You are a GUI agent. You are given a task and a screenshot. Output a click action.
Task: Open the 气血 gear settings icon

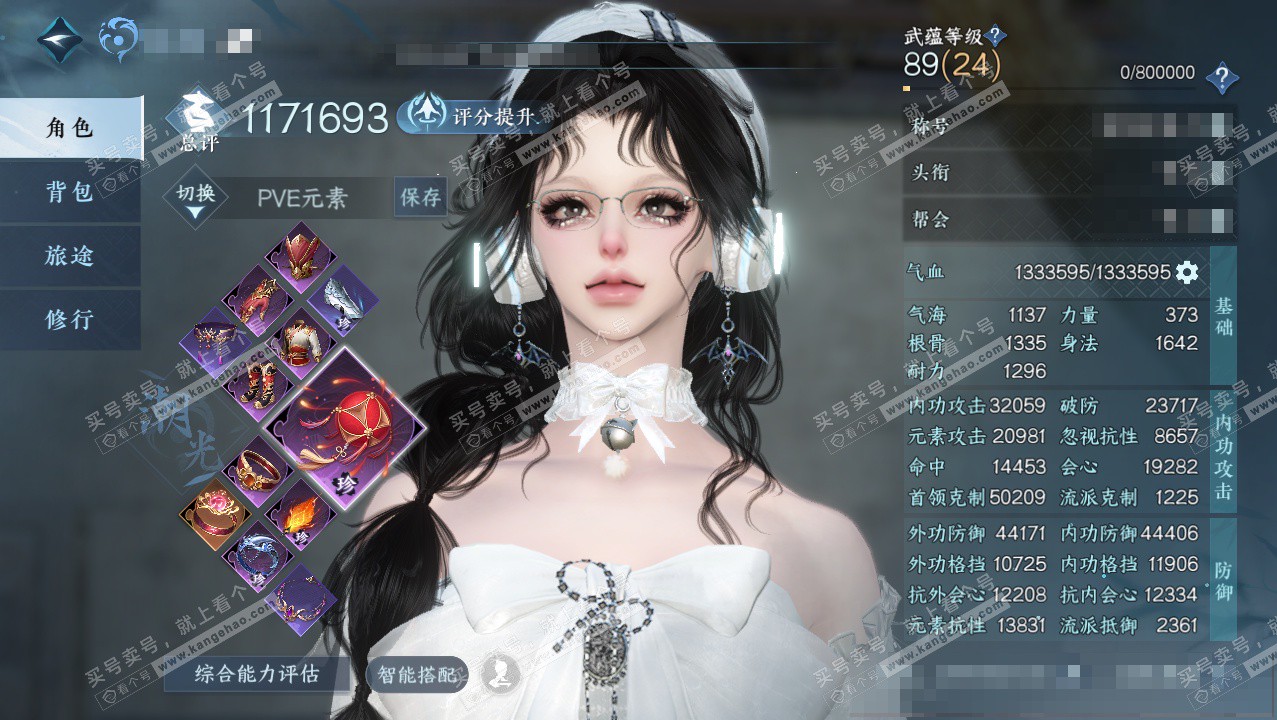point(1187,272)
